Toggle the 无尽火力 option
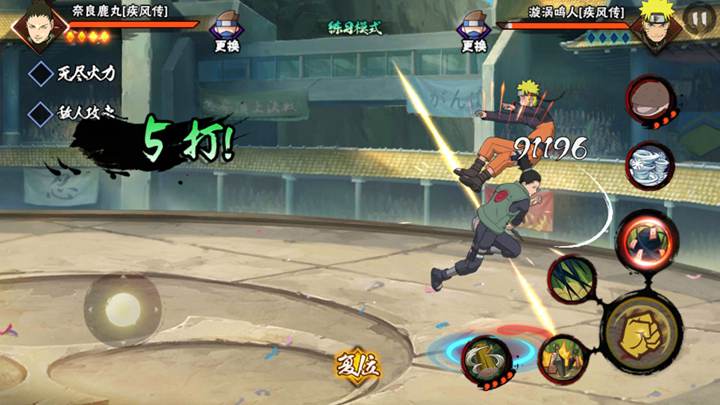The image size is (720, 405). 40,72
